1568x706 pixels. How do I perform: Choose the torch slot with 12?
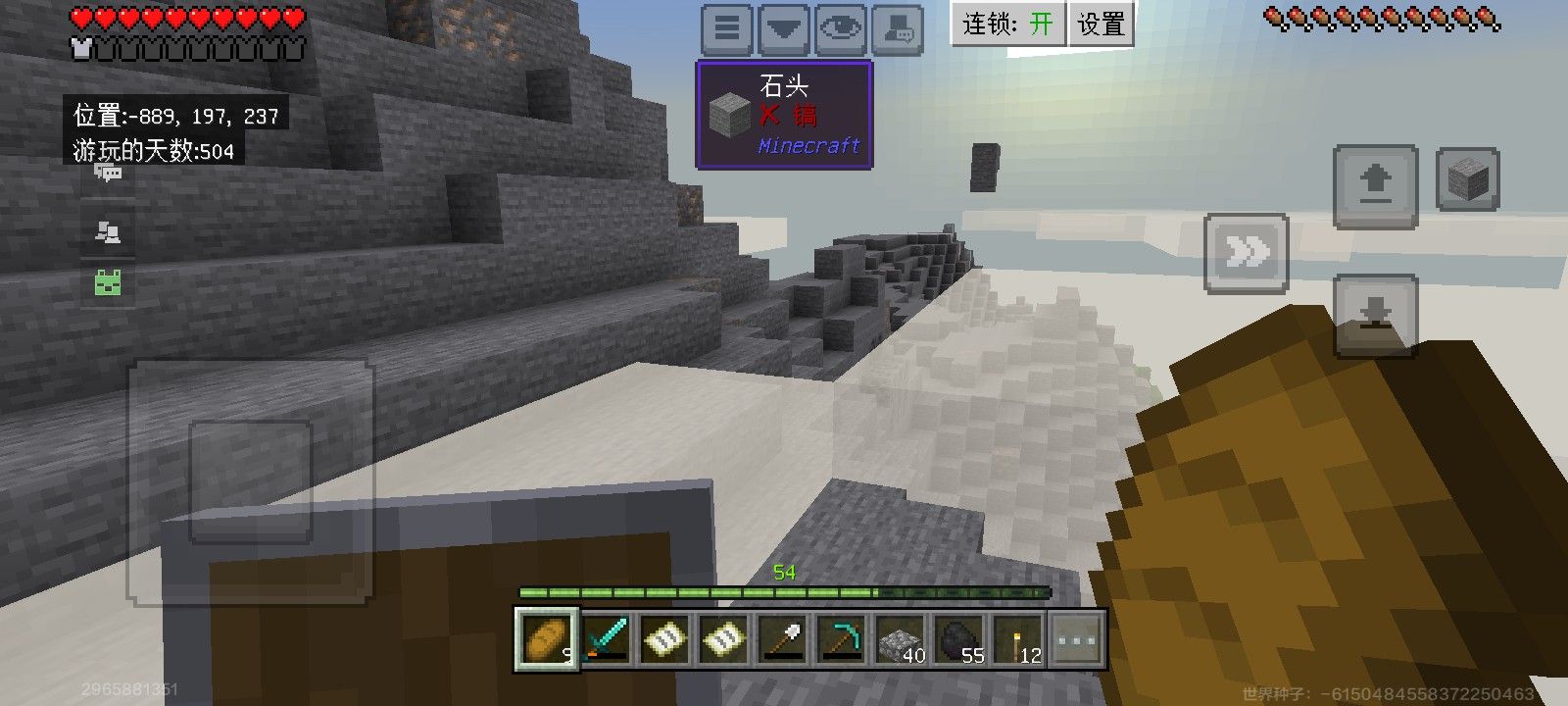1018,639
